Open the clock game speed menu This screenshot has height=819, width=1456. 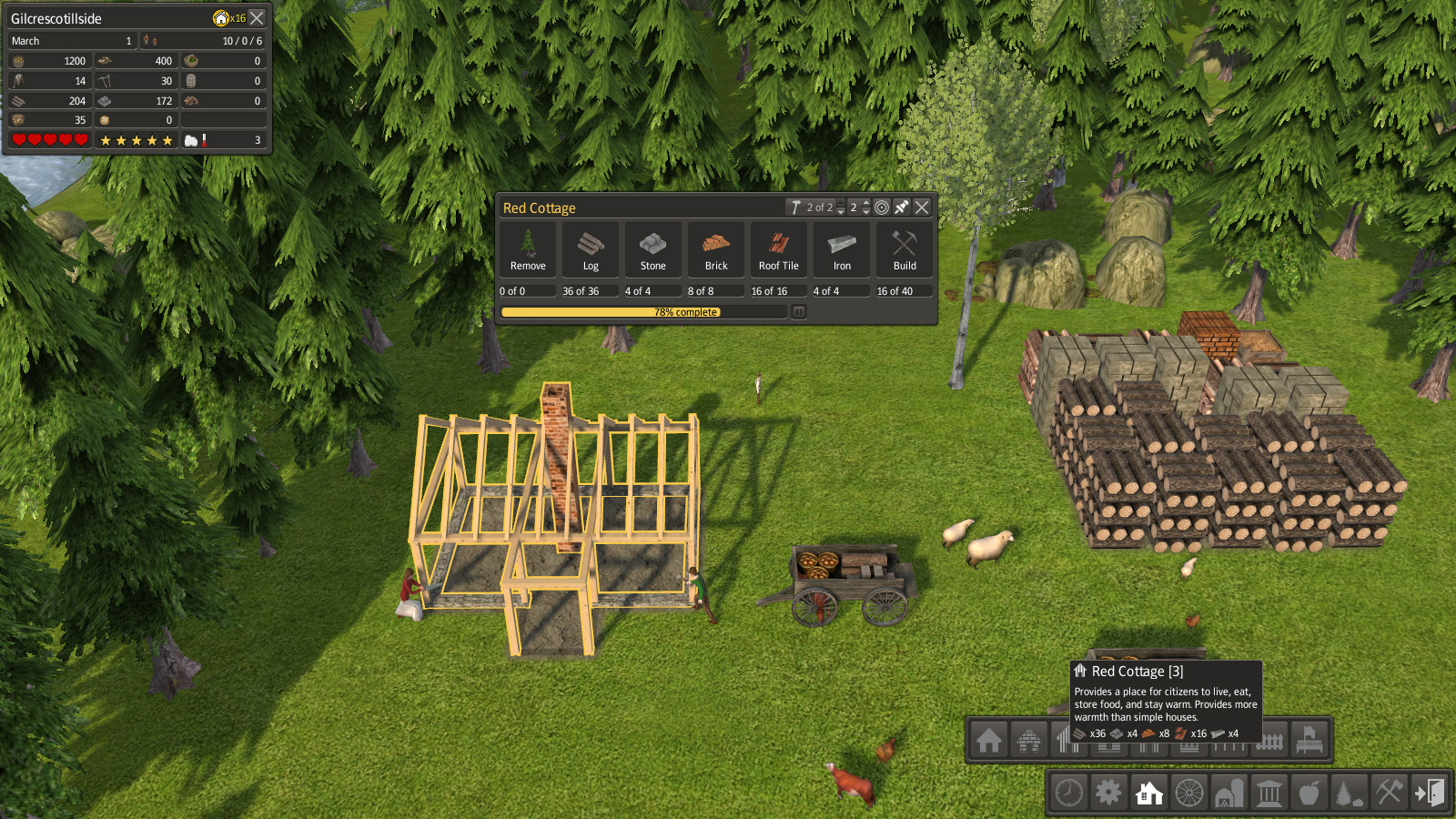coord(1069,793)
